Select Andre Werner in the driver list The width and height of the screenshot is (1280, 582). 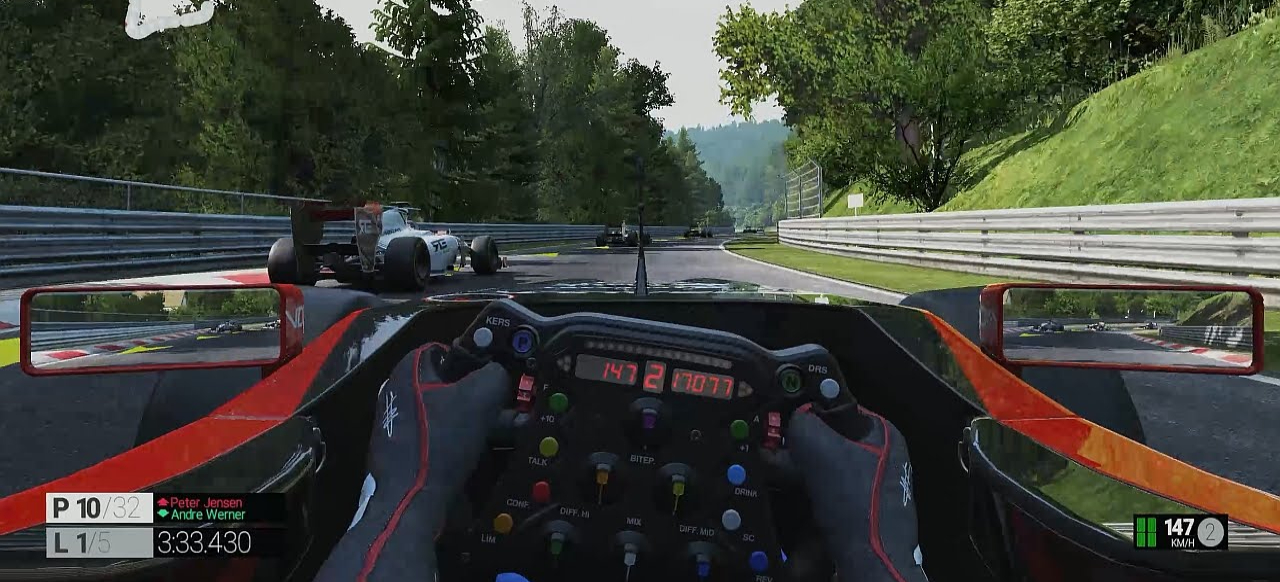[203, 515]
